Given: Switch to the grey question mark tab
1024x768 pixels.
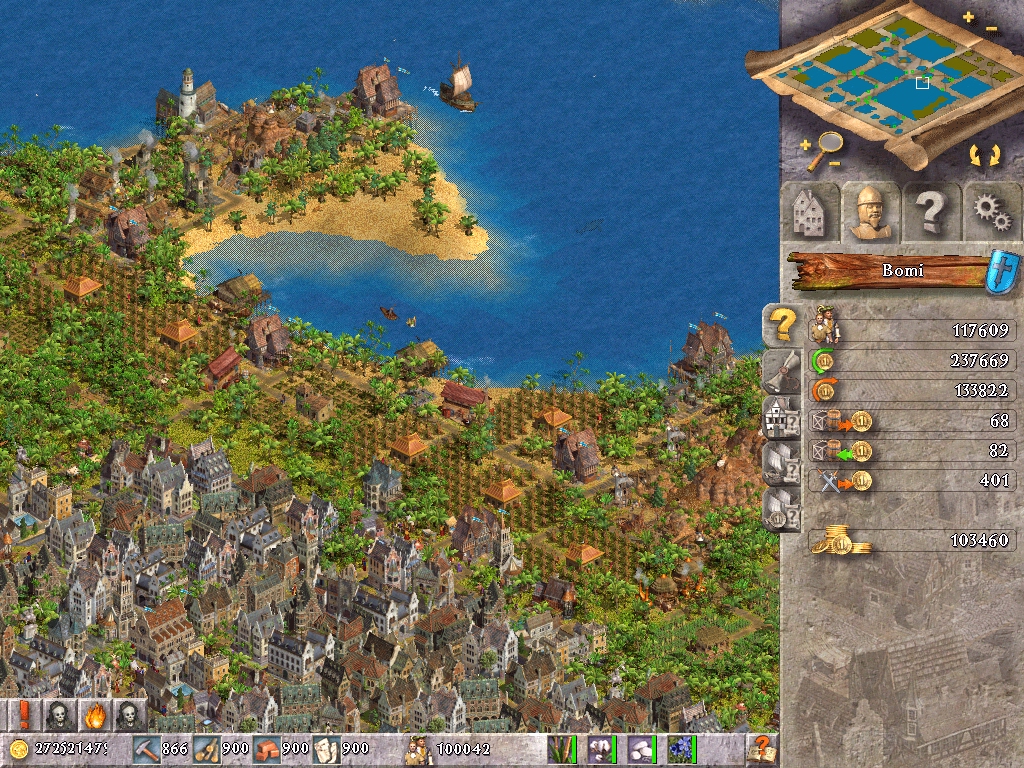Looking at the screenshot, I should (931, 211).
